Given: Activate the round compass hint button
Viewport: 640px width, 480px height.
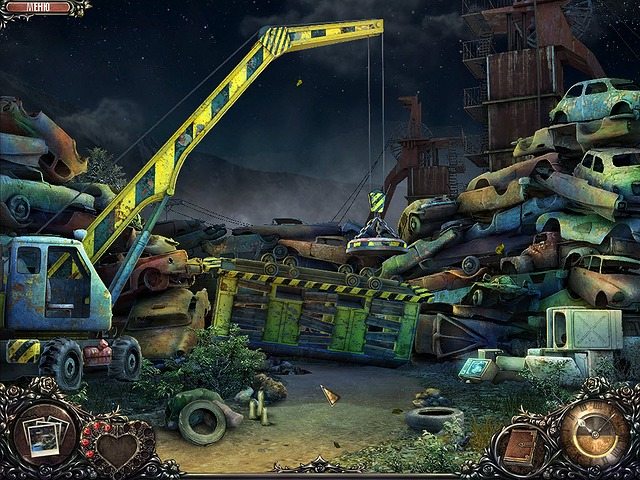Looking at the screenshot, I should click(x=594, y=430).
